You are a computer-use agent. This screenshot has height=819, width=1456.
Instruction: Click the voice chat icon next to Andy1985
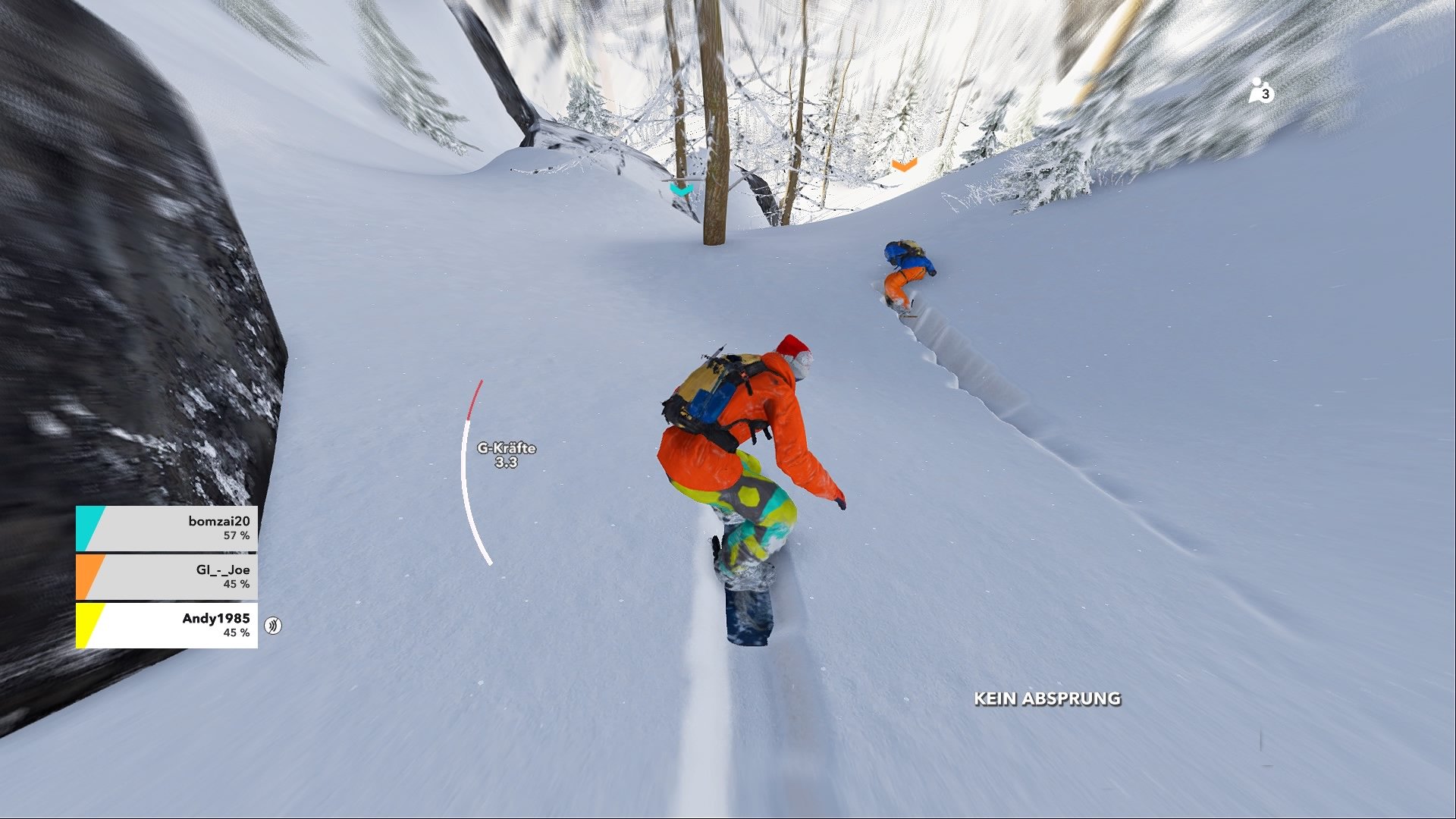coord(273,626)
